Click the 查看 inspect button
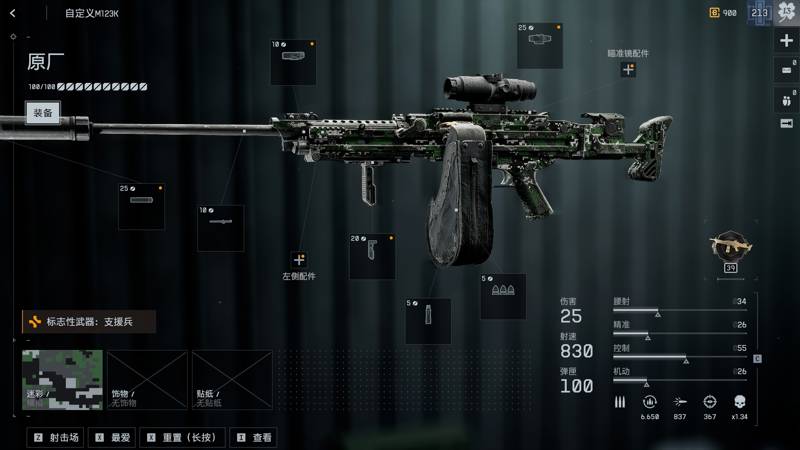Screen dimensions: 800x450 click(x=254, y=437)
